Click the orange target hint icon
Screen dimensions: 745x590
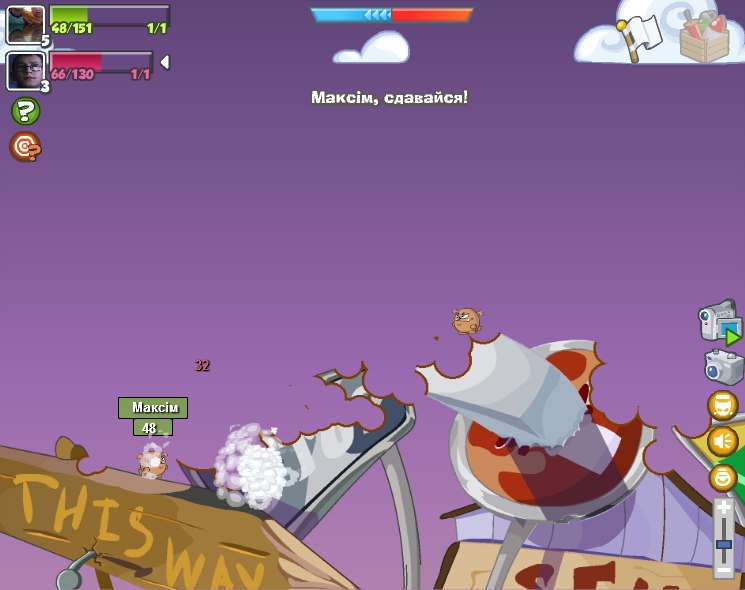pyautogui.click(x=25, y=147)
